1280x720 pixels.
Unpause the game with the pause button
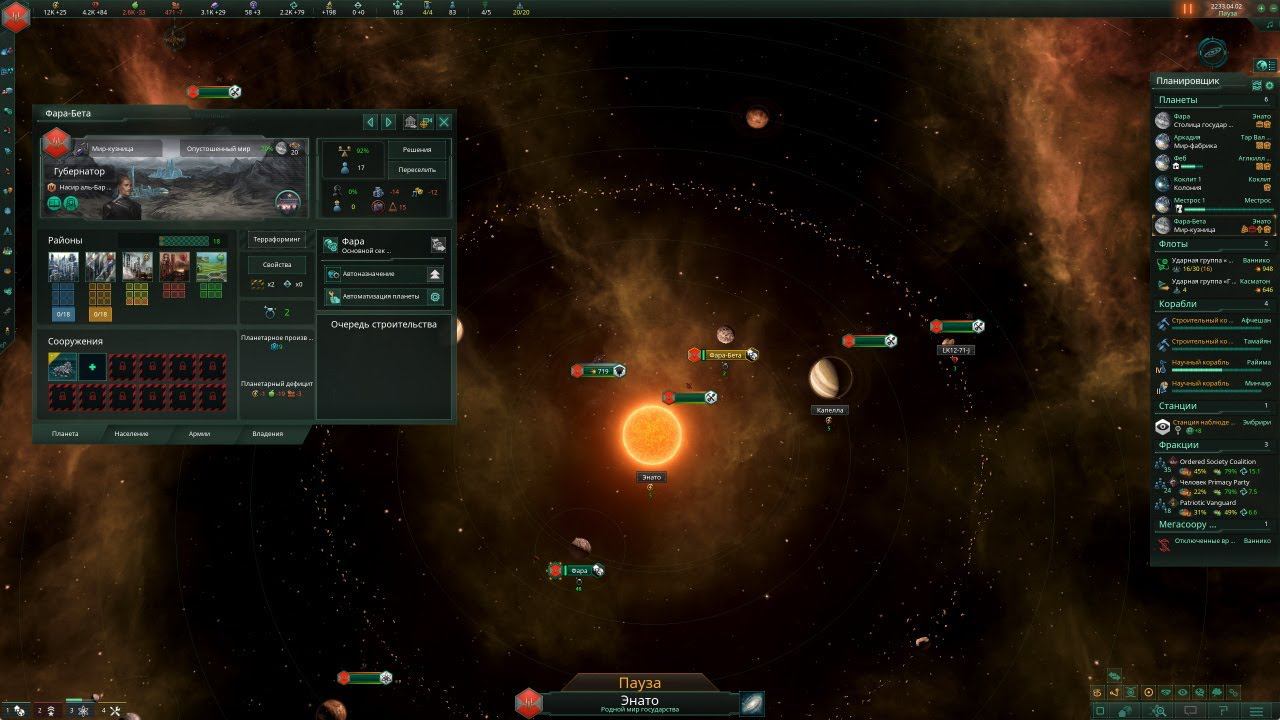1188,9
